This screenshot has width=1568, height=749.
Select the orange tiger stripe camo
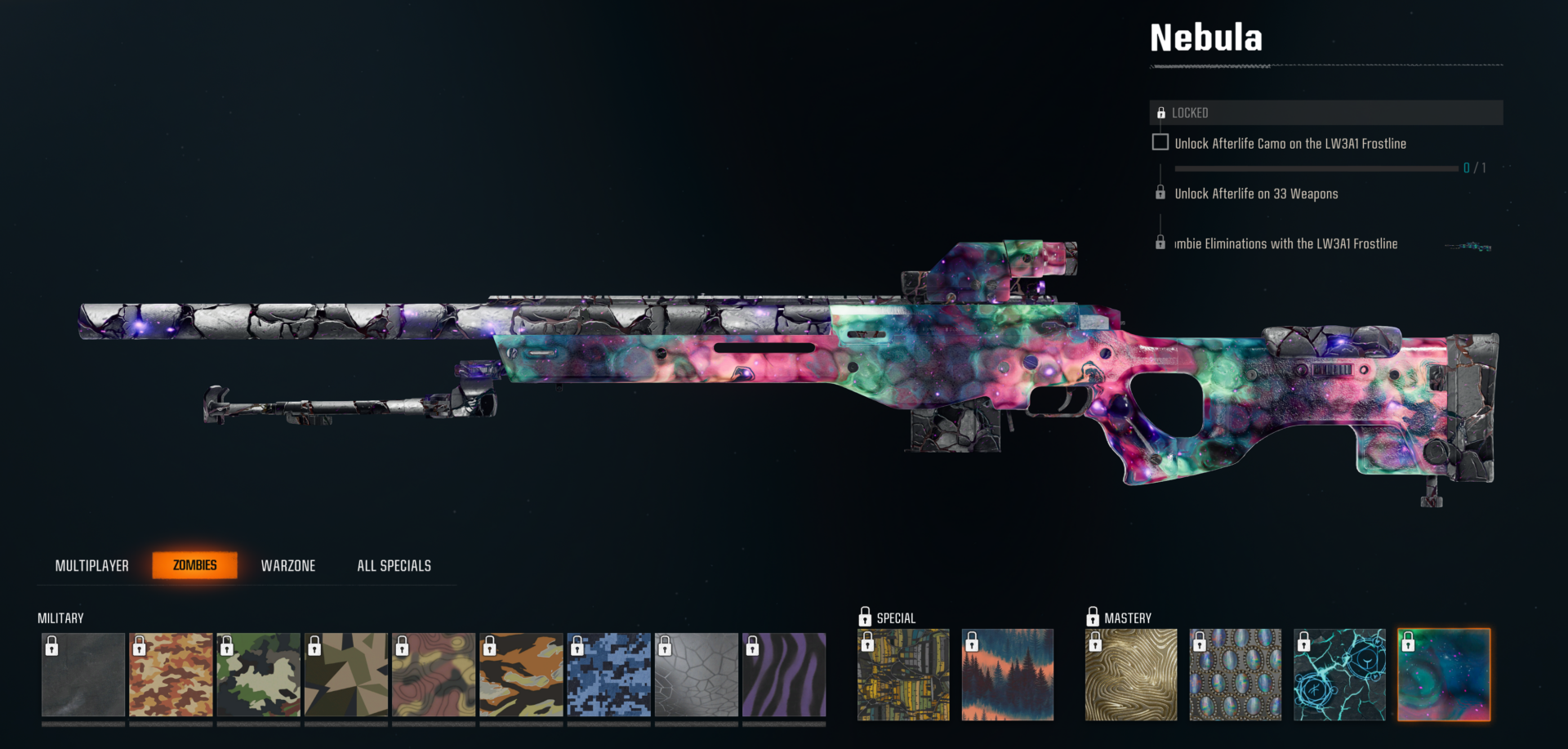521,675
